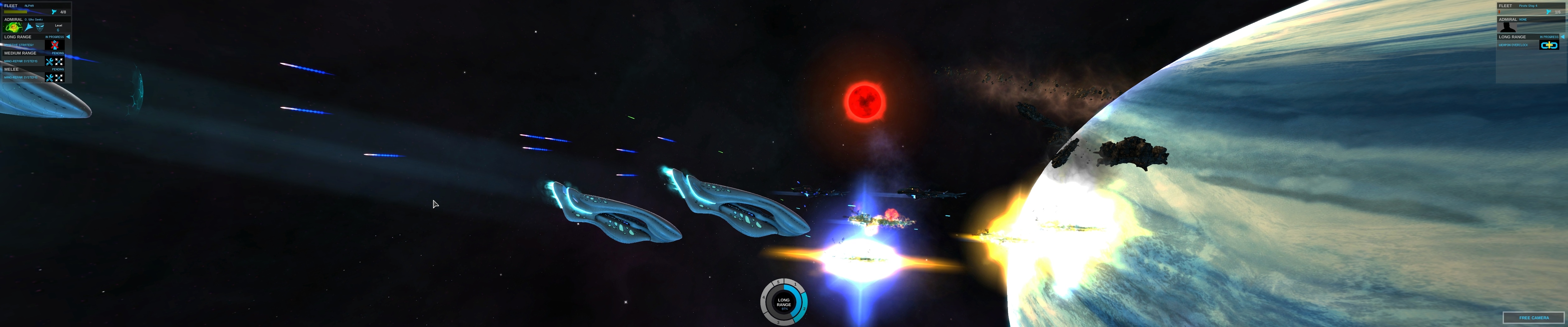This screenshot has height=327, width=1568.
Task: Select the enemy Weapon Overclock card icon
Action: tap(1548, 45)
